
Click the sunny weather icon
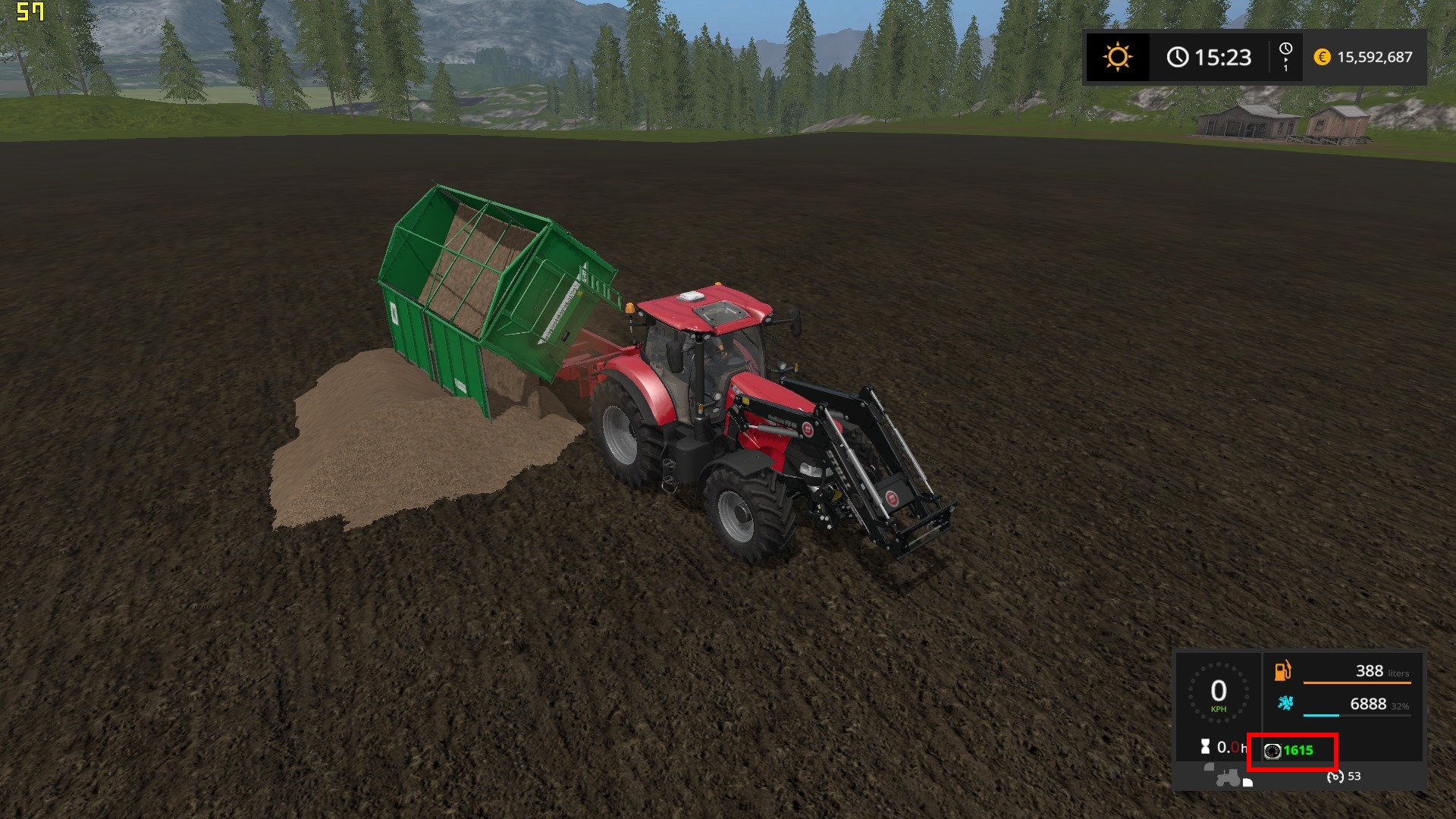click(x=1117, y=57)
